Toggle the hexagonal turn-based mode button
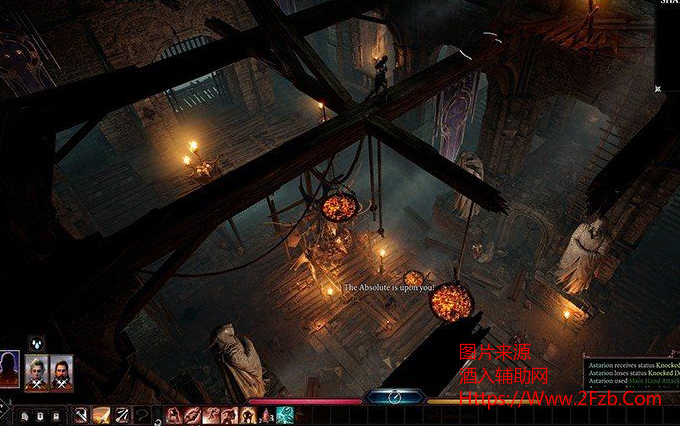 pos(394,397)
